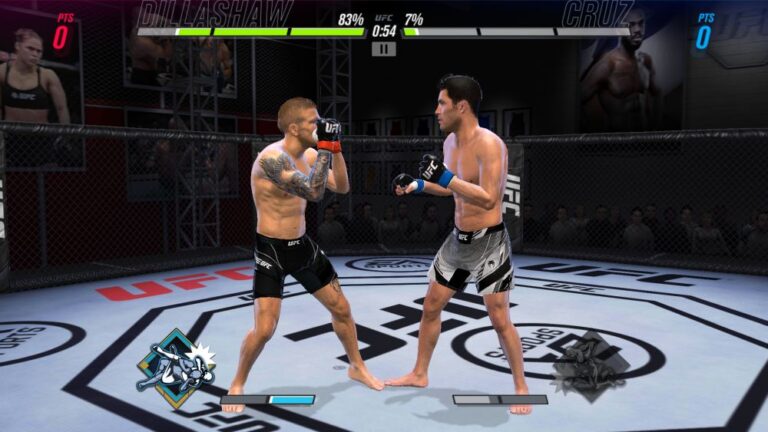The height and width of the screenshot is (432, 768).
Task: Activate the diamond special move icon
Action: 176,368
